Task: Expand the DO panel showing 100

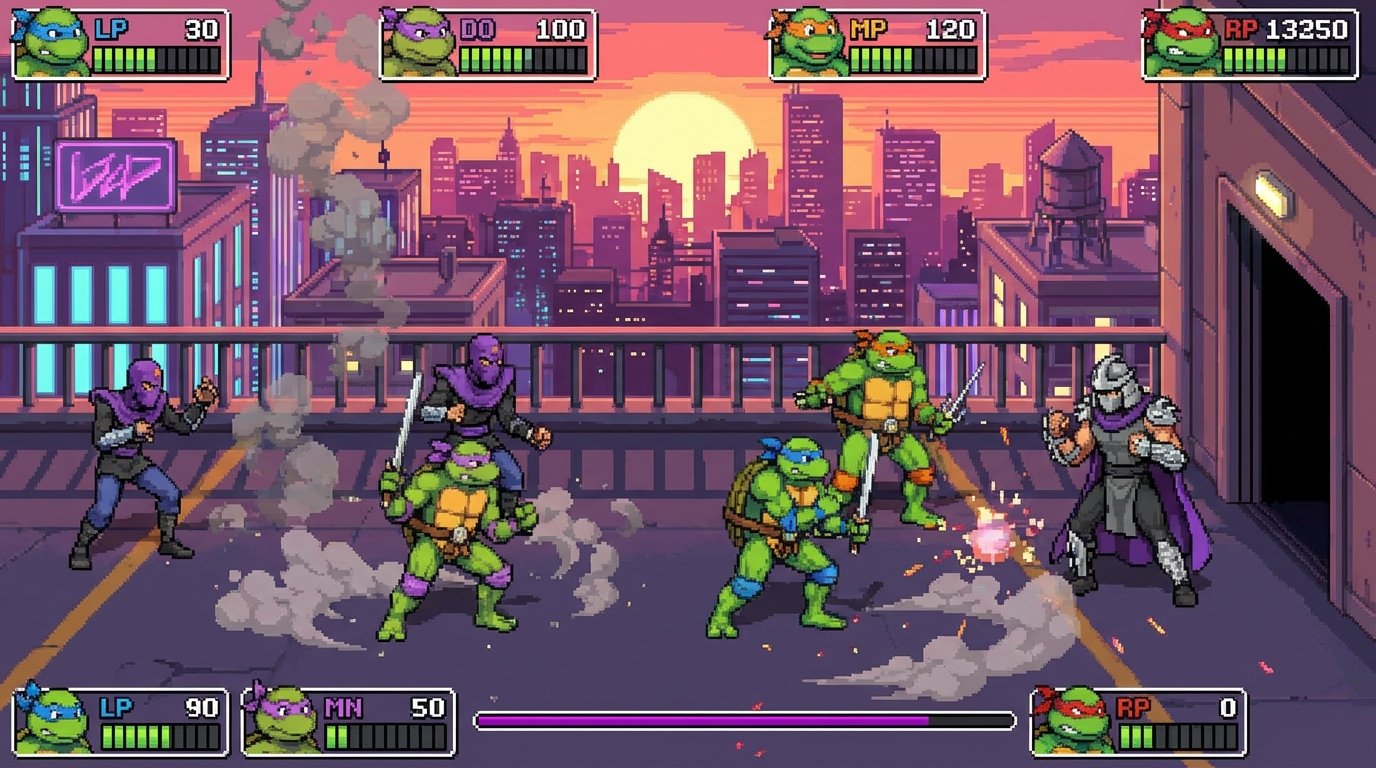Action: point(490,45)
